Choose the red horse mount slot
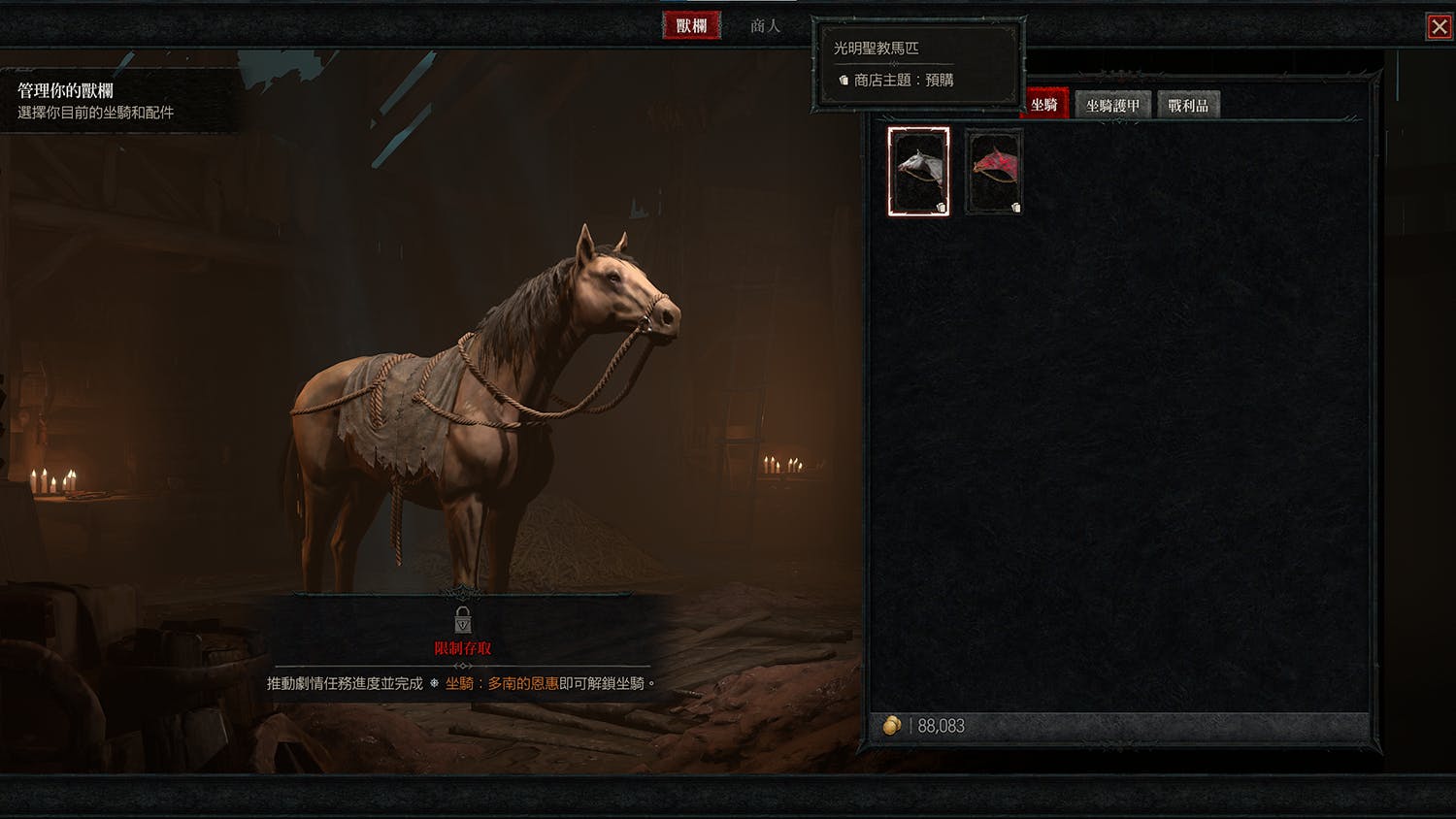Image resolution: width=1456 pixels, height=819 pixels. 995,172
